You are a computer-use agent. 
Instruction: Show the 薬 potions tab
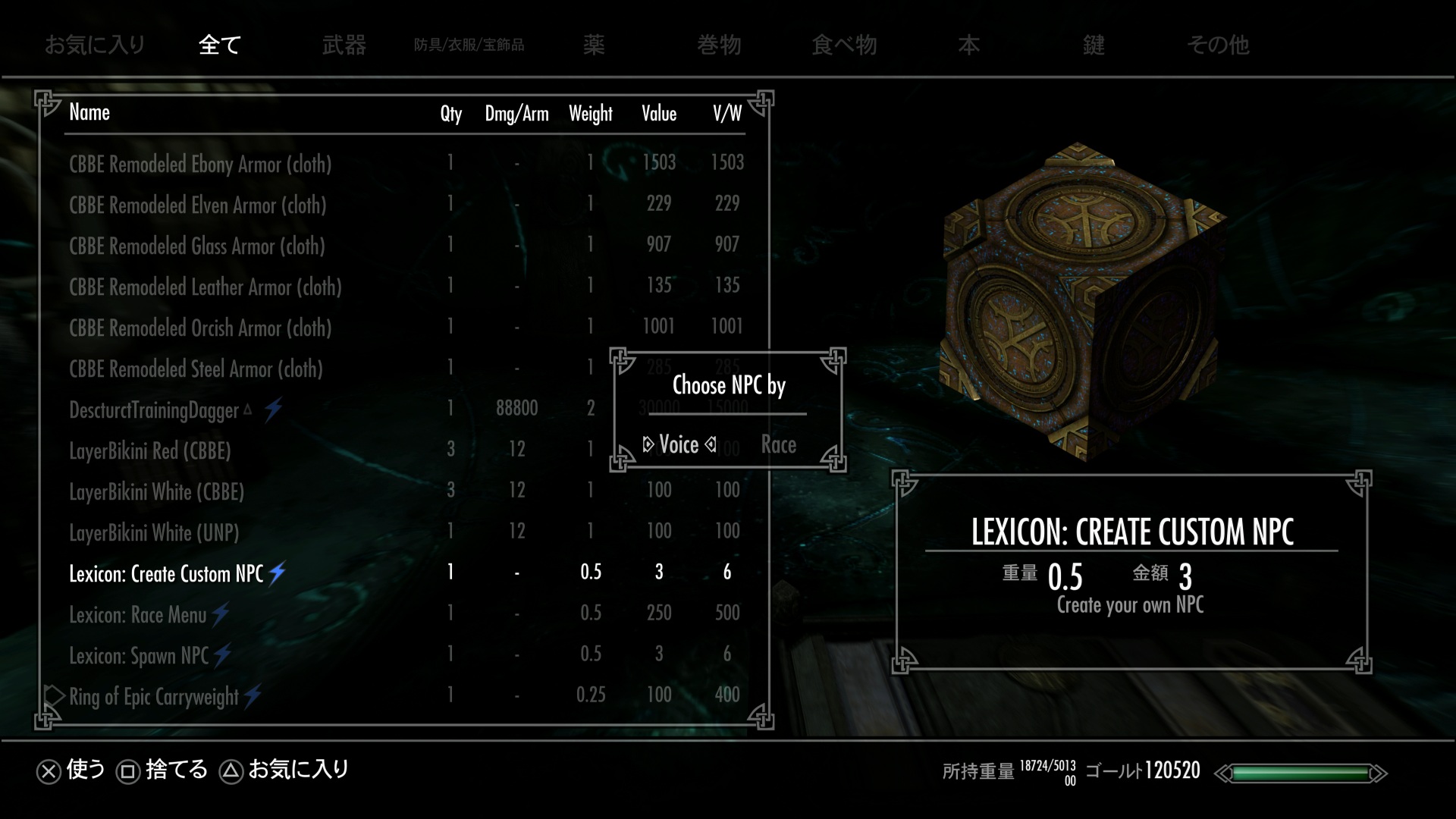[x=594, y=45]
